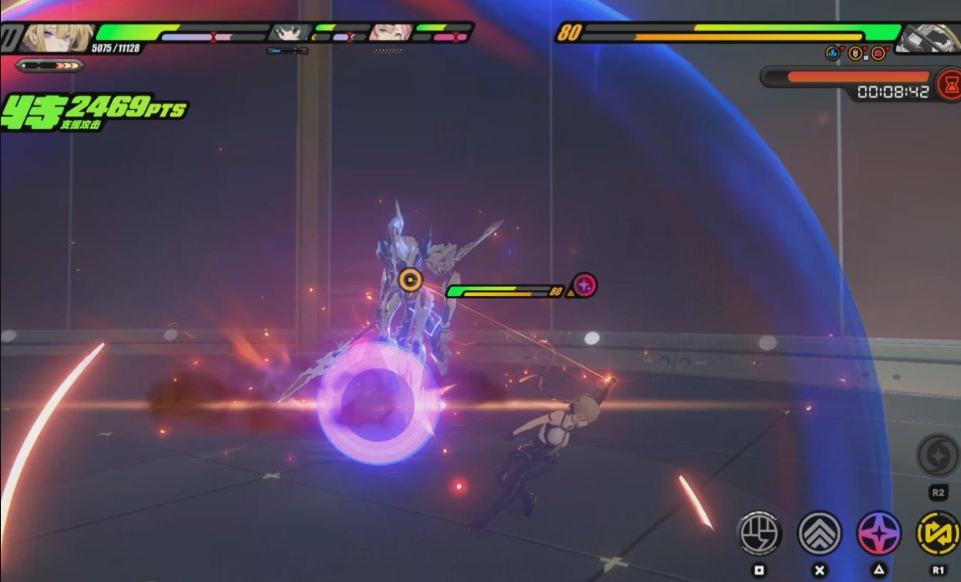Activate the chevron dodge button

click(819, 533)
